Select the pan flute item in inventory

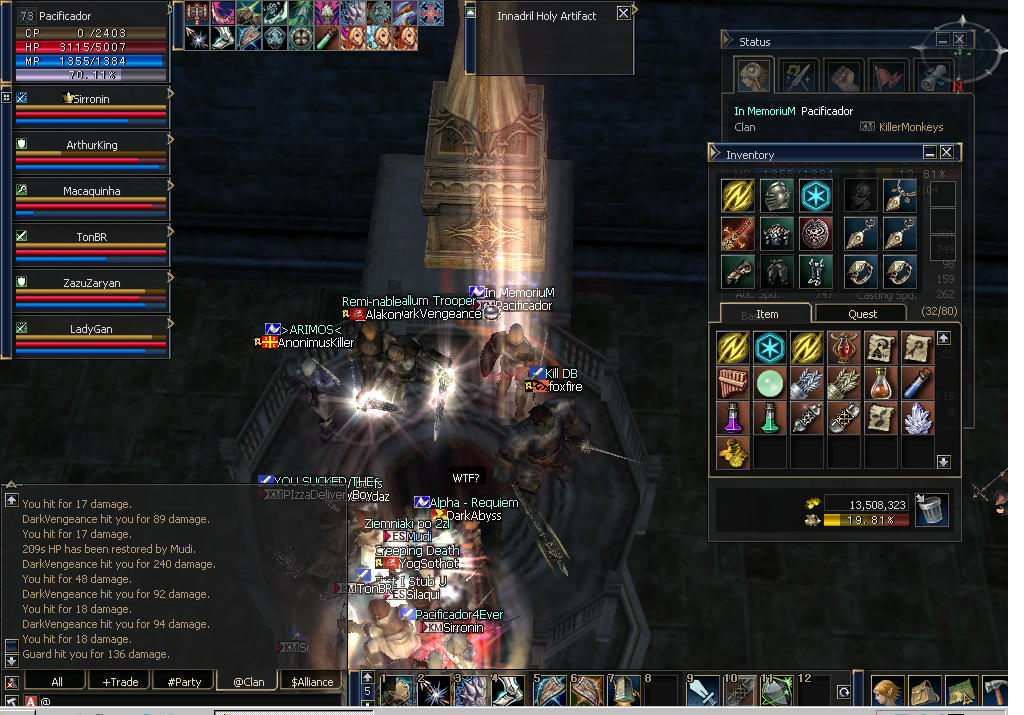point(733,383)
